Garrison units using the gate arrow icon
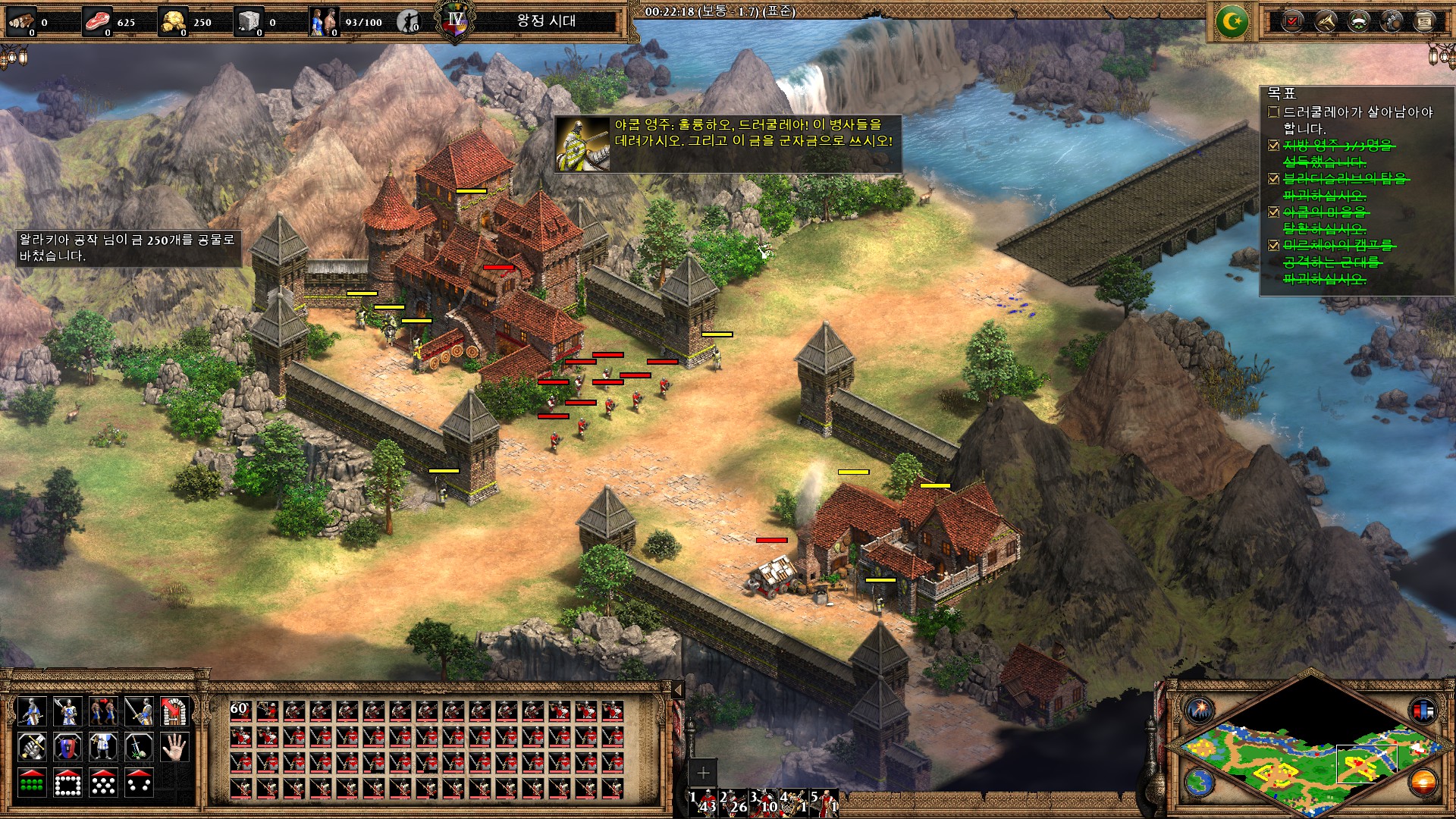 175,711
